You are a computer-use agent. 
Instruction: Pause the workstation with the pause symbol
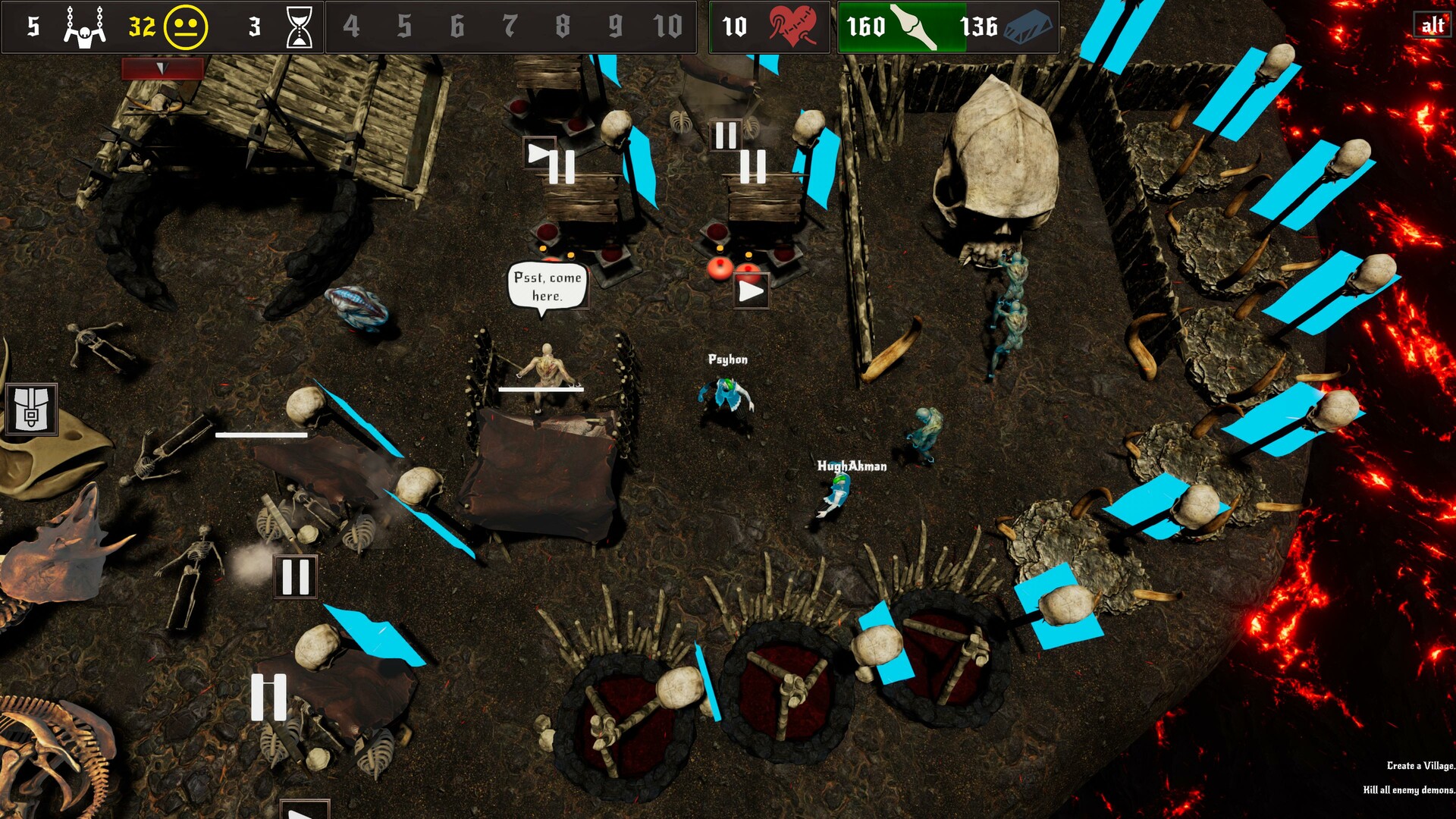point(294,575)
